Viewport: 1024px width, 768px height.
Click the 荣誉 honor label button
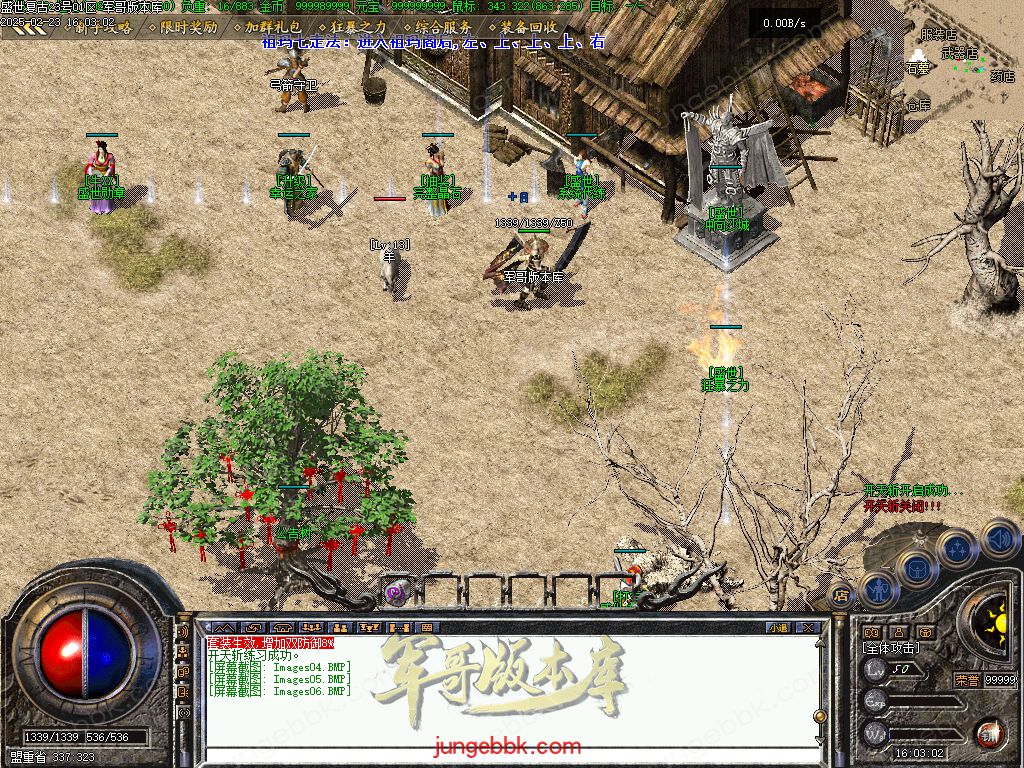[x=966, y=680]
